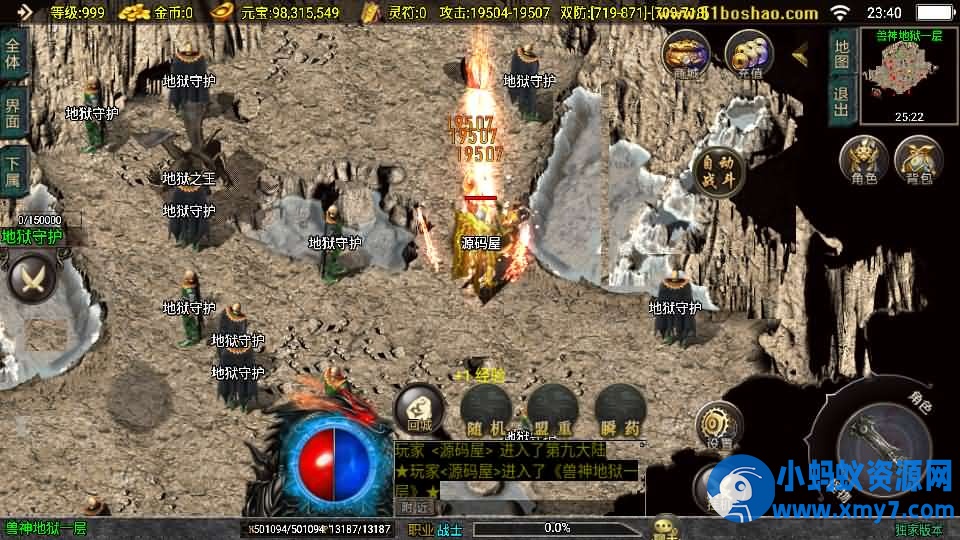Open the 背包 backpack

coord(918,162)
